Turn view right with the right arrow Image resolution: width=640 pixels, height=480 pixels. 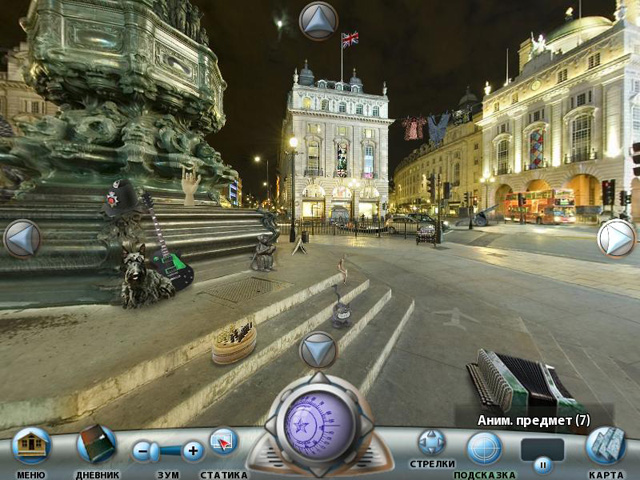616,238
